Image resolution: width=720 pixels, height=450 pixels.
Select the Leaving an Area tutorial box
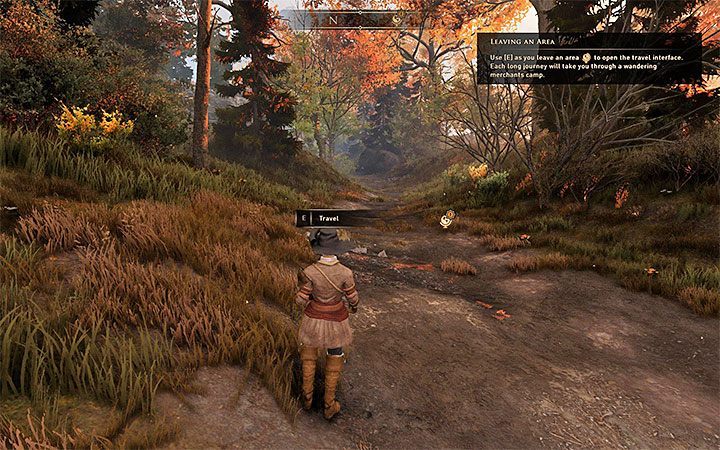click(x=588, y=58)
